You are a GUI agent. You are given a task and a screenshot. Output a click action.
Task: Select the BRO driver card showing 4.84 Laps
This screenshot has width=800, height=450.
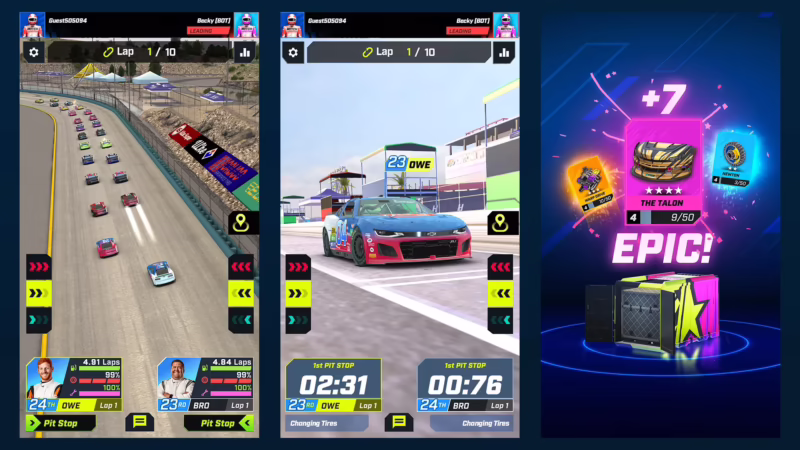click(x=205, y=385)
